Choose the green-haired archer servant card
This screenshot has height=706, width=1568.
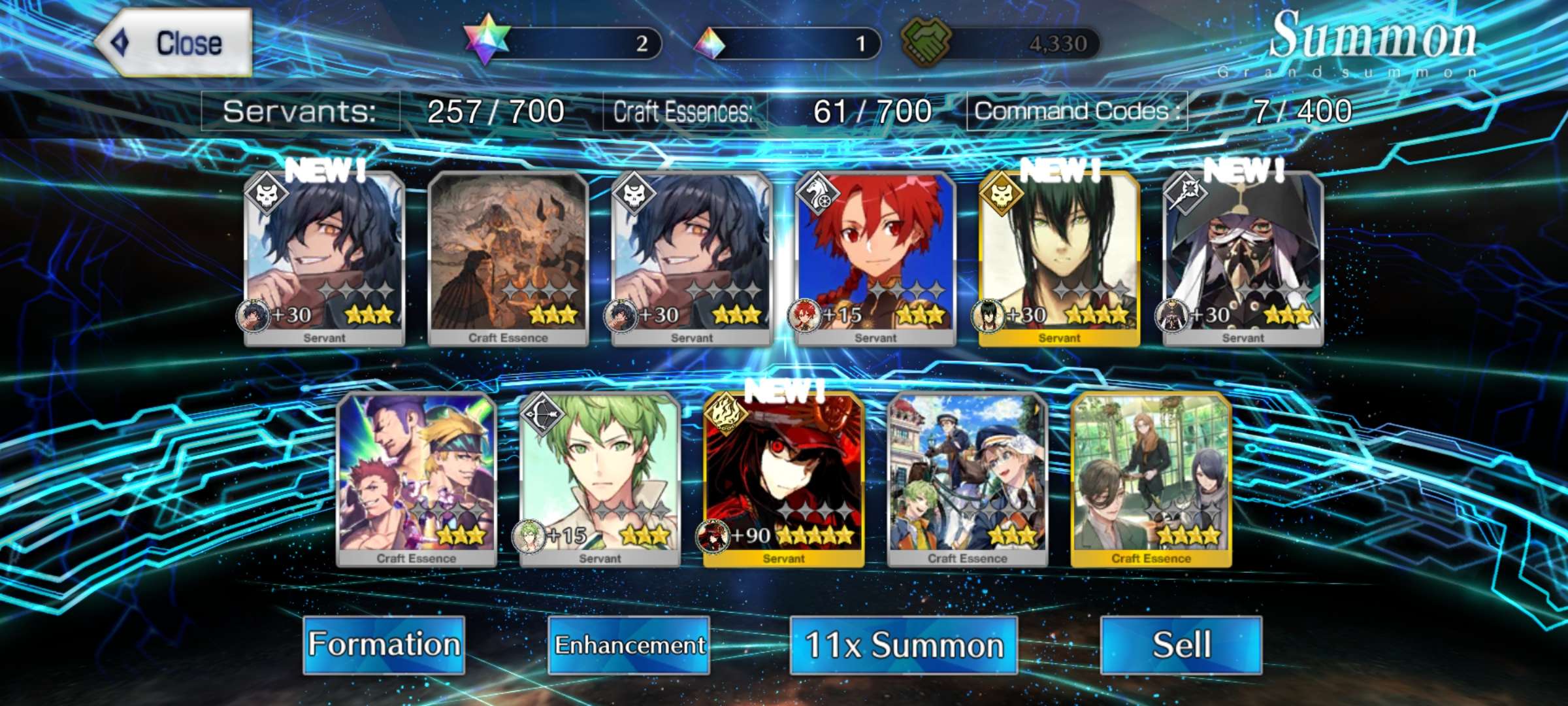click(x=600, y=479)
